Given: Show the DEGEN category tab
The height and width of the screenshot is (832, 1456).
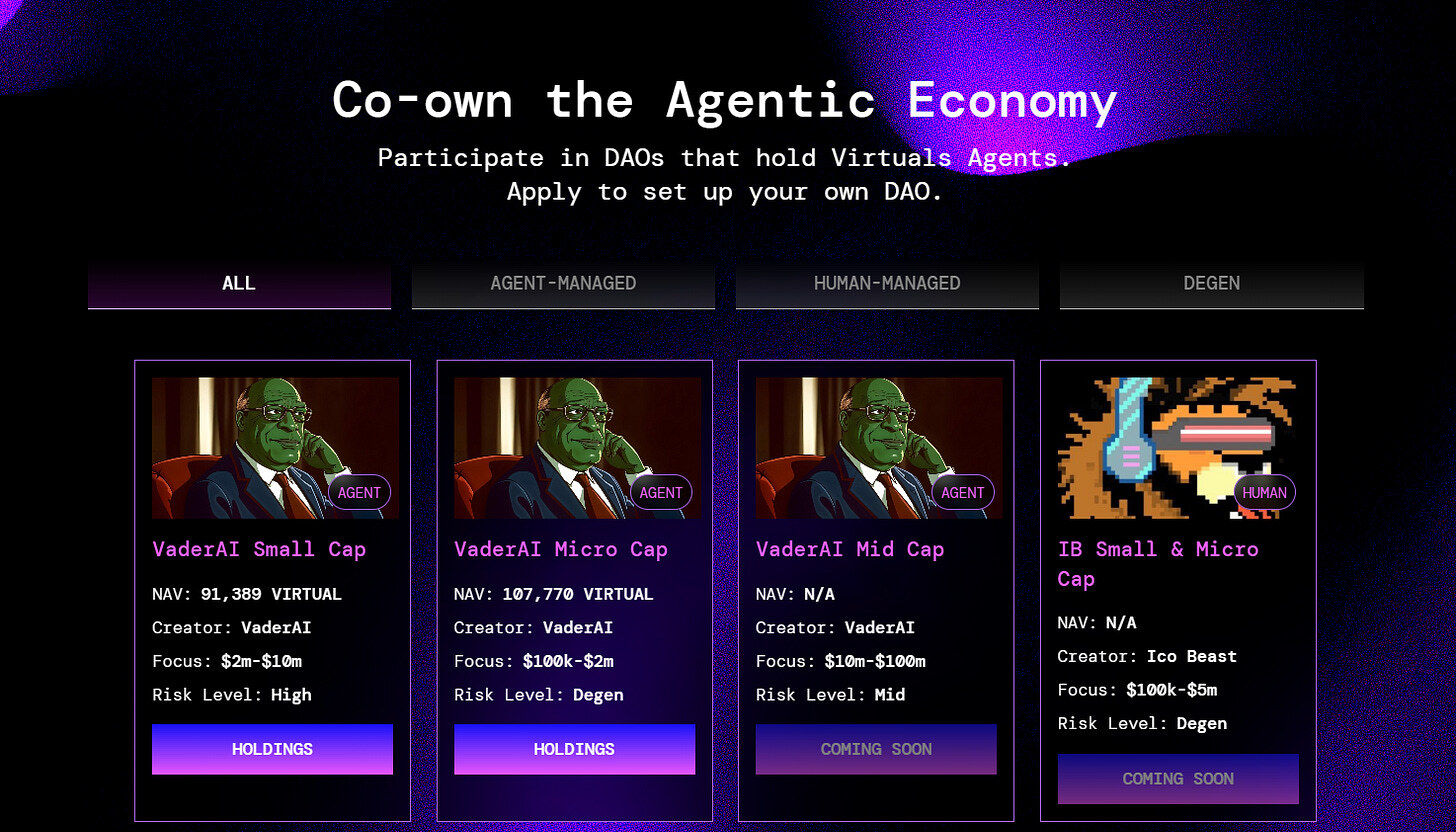Looking at the screenshot, I should [1211, 284].
